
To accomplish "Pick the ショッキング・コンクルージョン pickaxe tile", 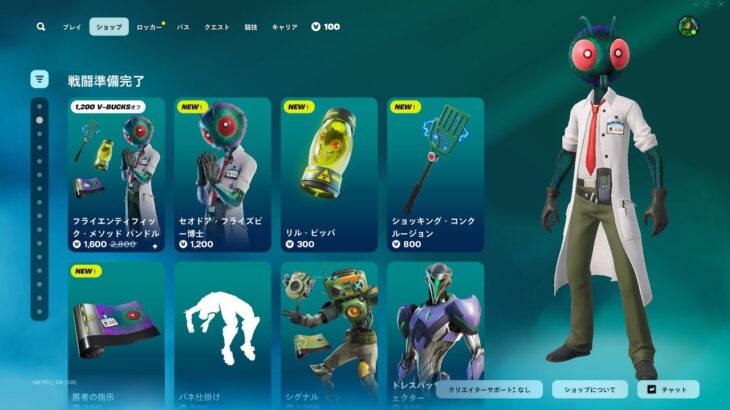I will pos(436,174).
